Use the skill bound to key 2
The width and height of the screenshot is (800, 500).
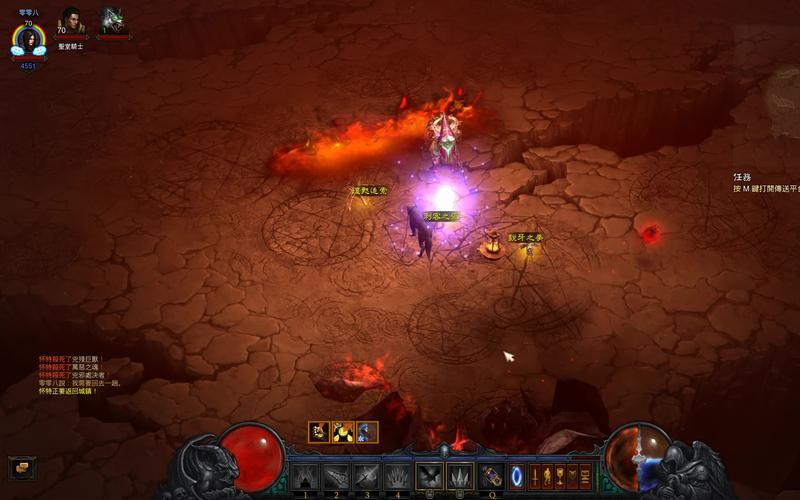click(336, 476)
